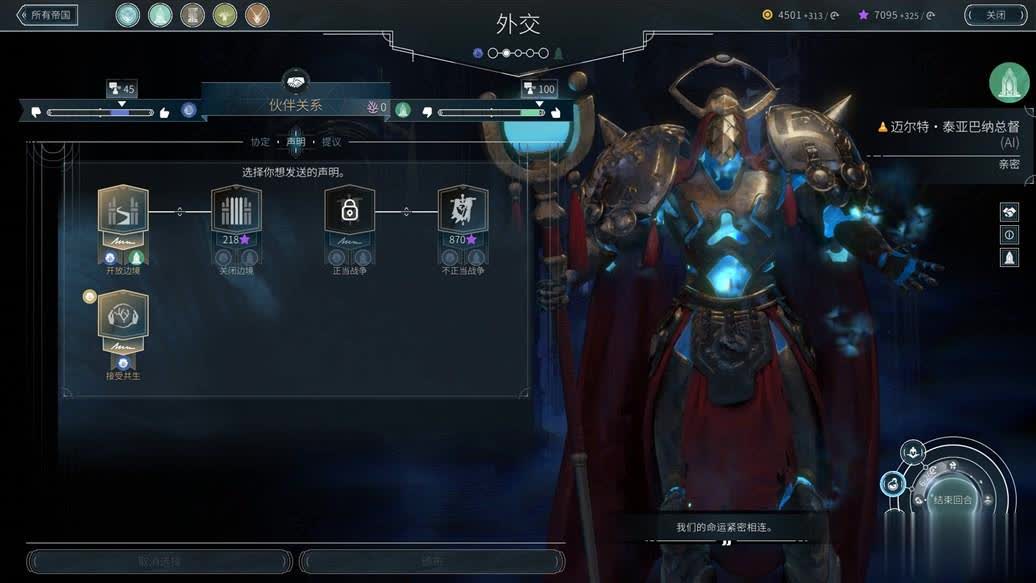Select the 接受共生 declaration
This screenshot has height=583, width=1036.
point(123,317)
